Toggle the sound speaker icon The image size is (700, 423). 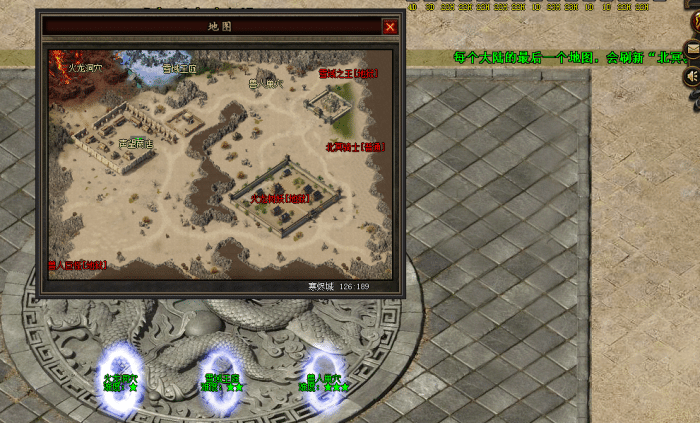691,77
